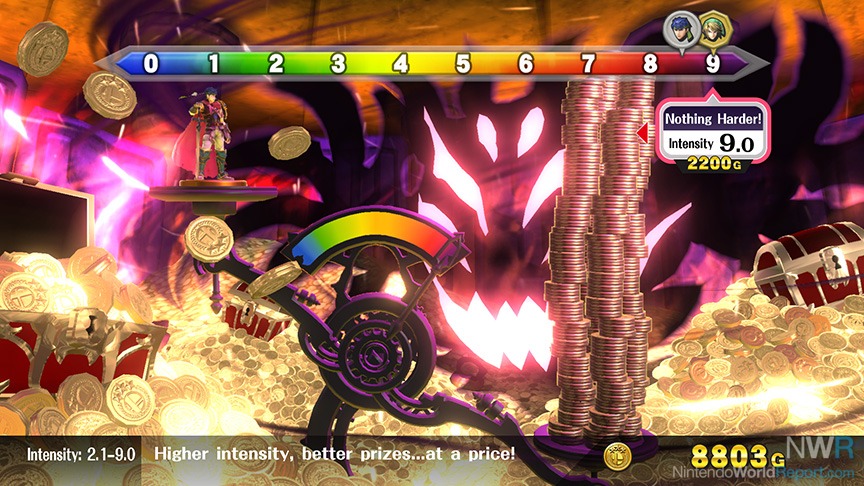The height and width of the screenshot is (486, 864).
Task: Set intensity to 0 on the scale
Action: 151,65
